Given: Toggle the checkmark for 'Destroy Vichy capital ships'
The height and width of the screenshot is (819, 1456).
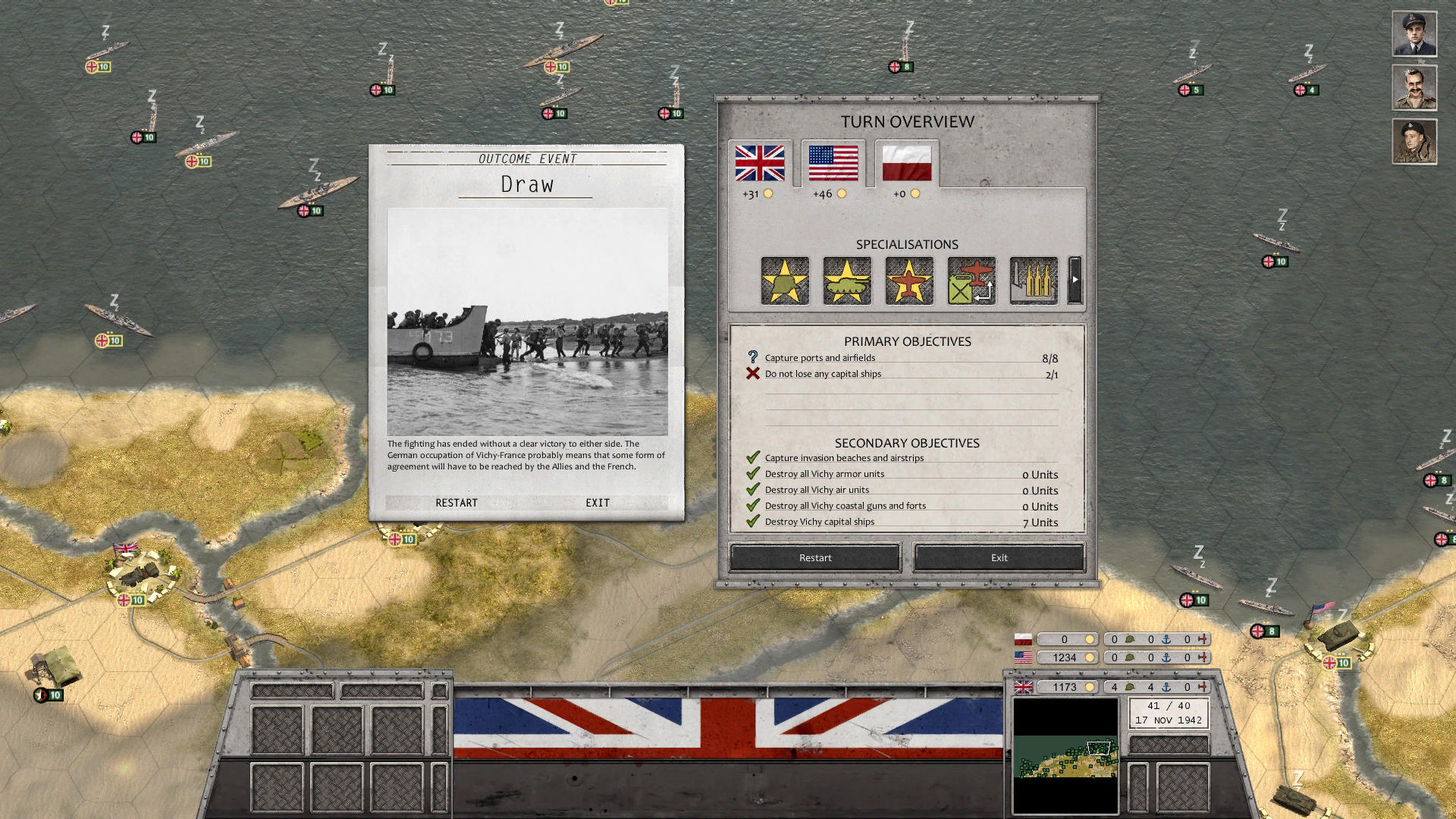Looking at the screenshot, I should 753,521.
